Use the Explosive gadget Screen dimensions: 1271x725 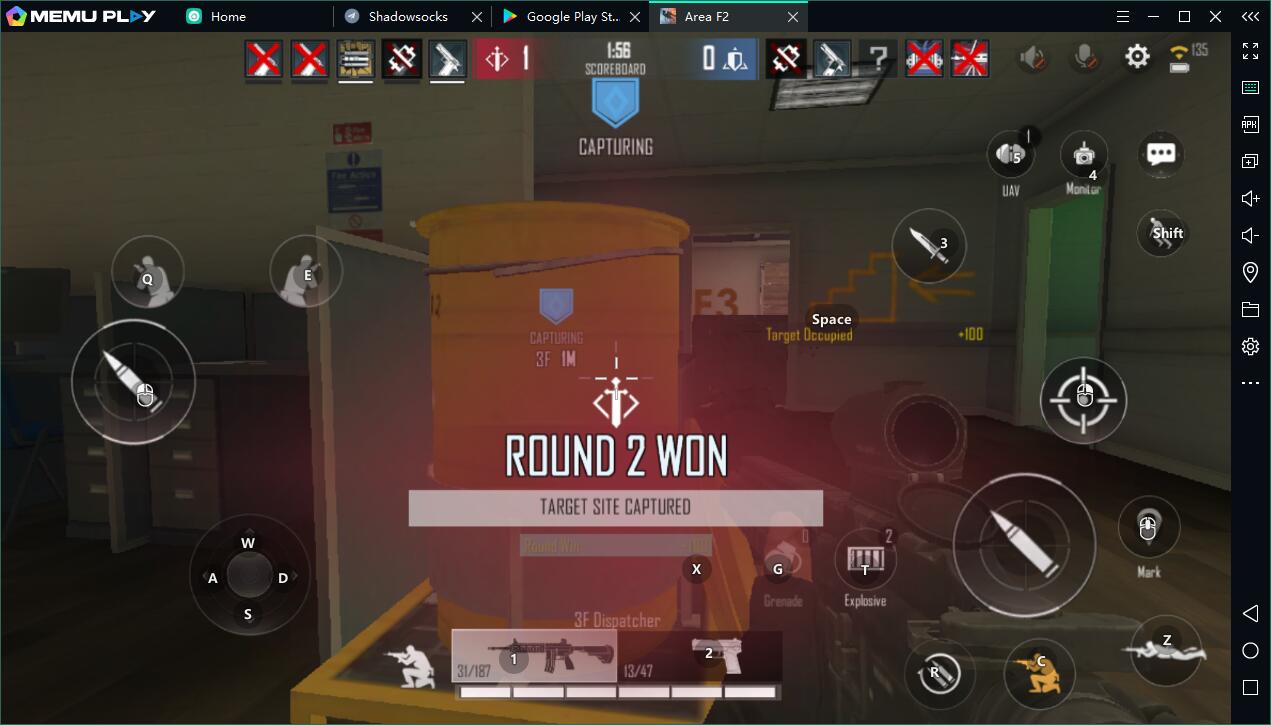(x=865, y=561)
